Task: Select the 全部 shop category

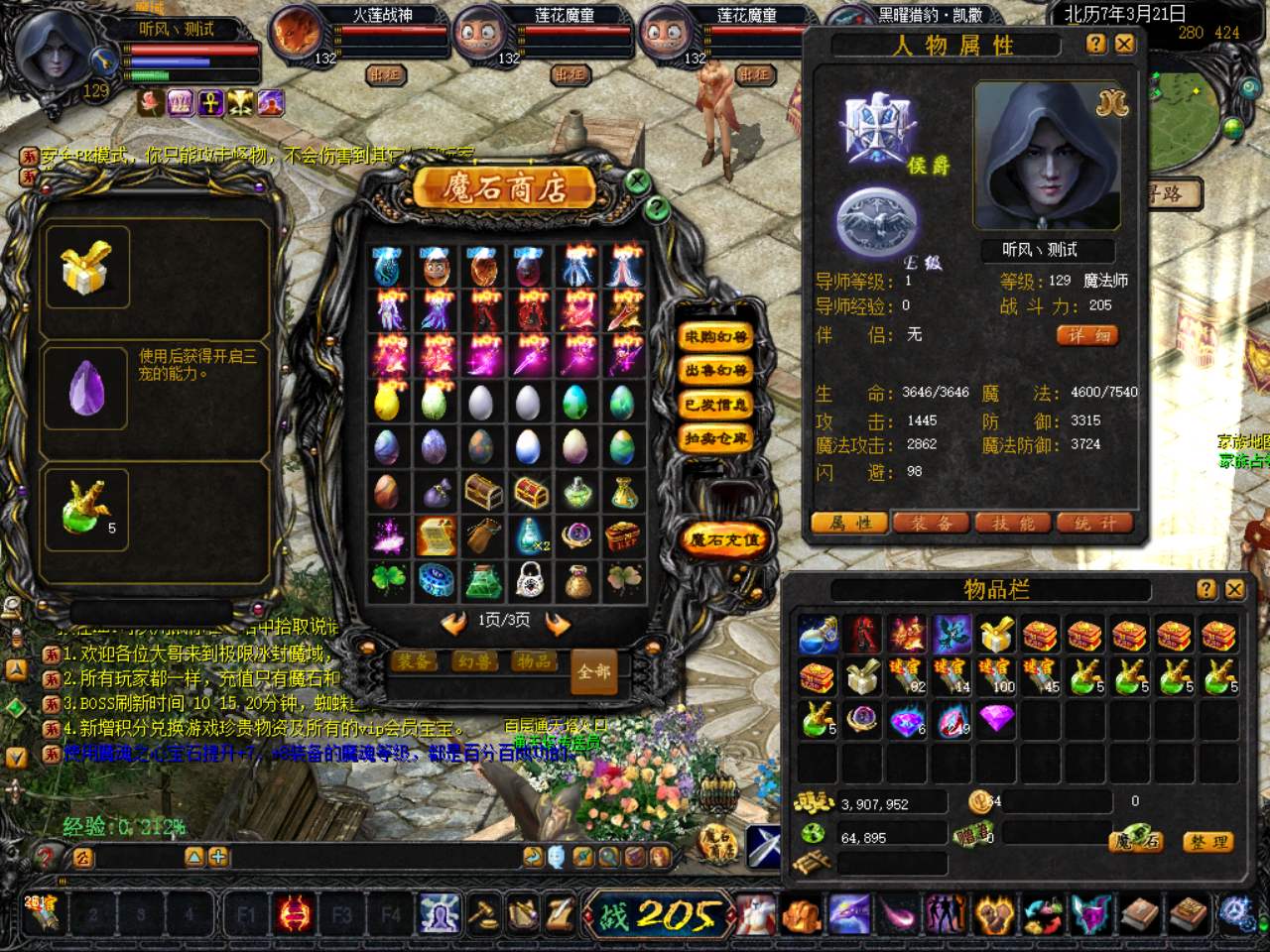Action: 593,671
